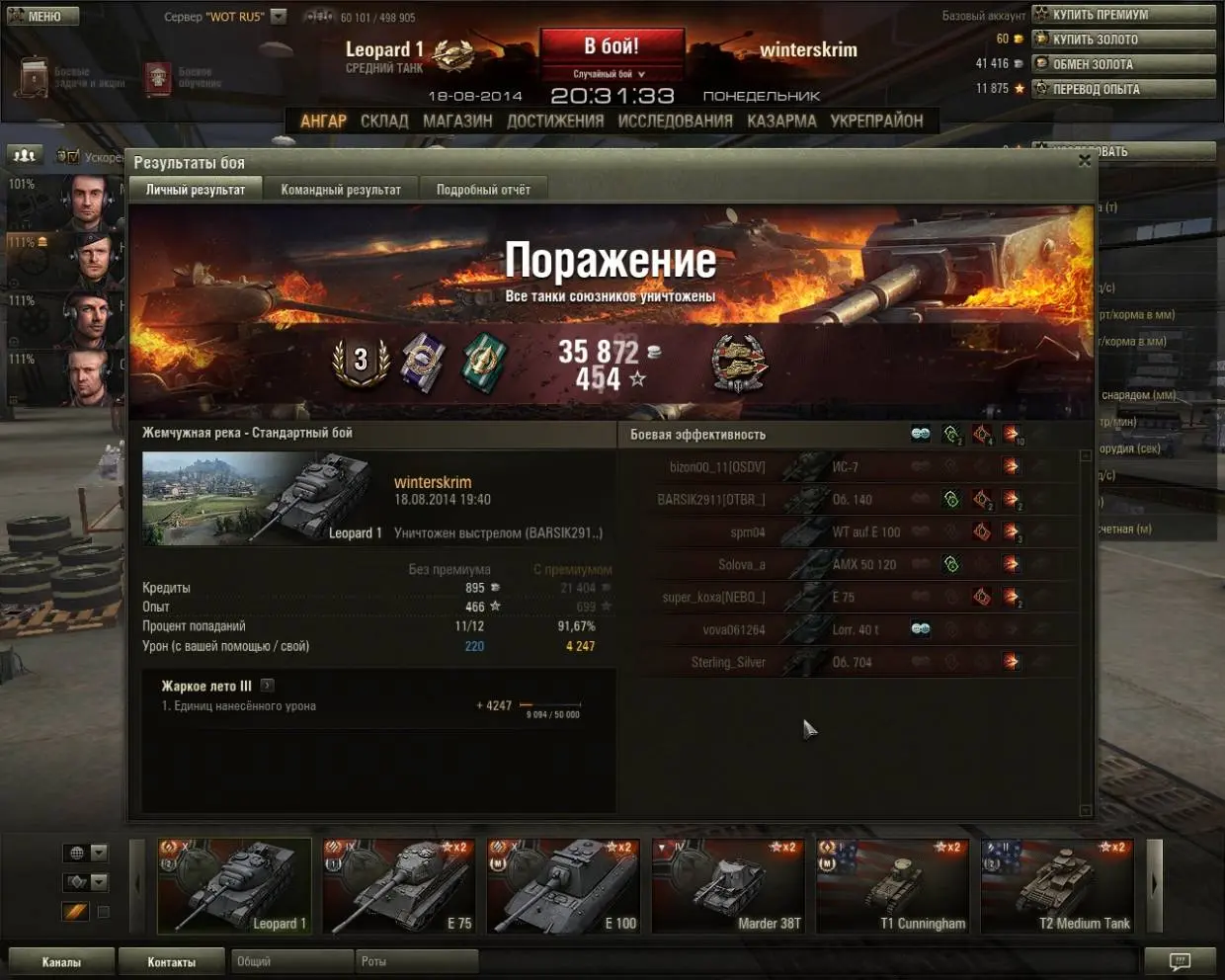Select the T1 Cunningham tank
The height and width of the screenshot is (980, 1225).
[892, 886]
